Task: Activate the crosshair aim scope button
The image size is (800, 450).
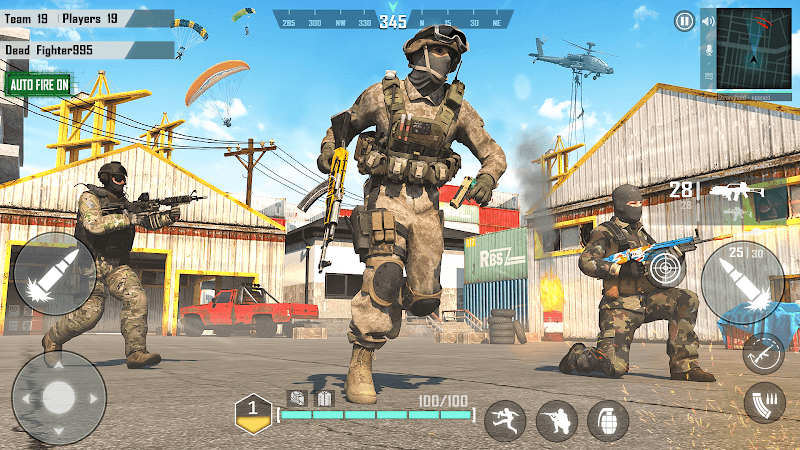Action: [x=666, y=269]
